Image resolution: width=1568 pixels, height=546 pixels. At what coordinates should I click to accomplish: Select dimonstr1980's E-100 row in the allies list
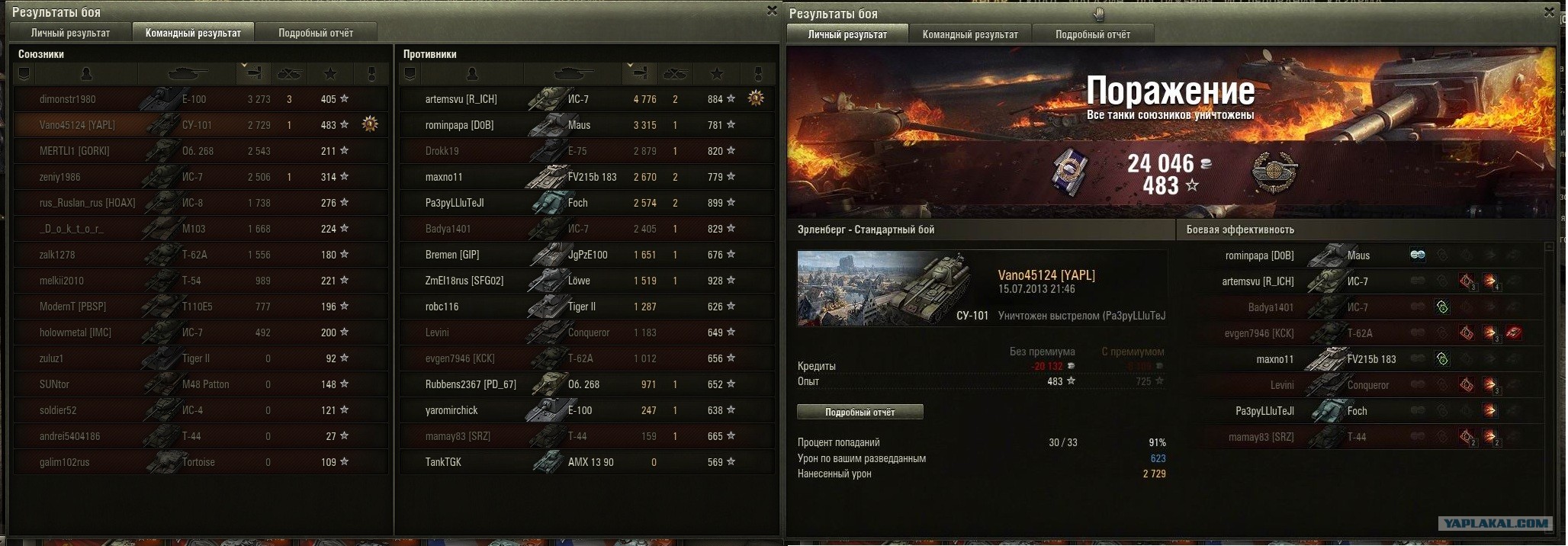pos(200,99)
